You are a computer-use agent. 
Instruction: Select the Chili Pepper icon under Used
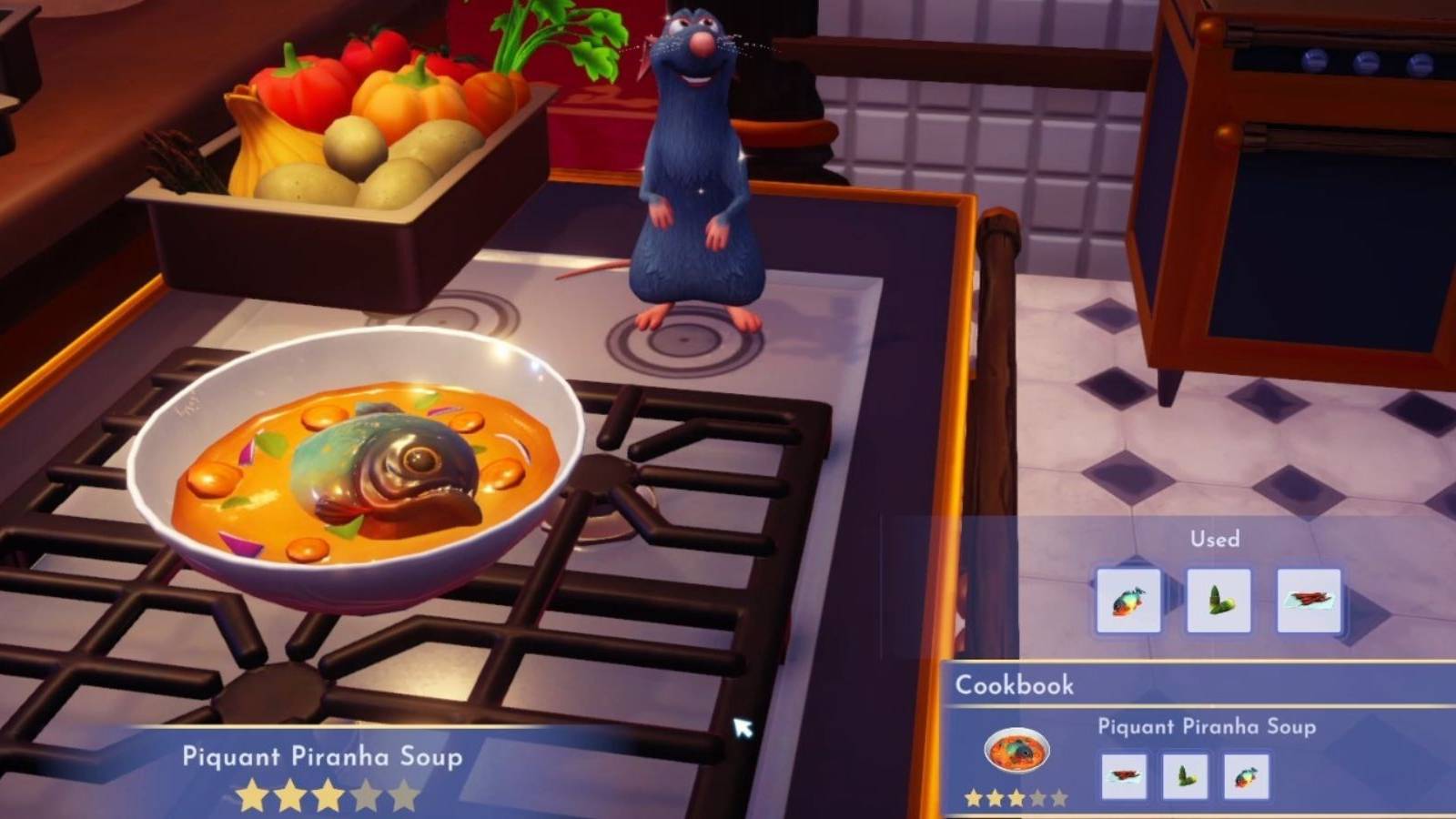[x=1310, y=602]
